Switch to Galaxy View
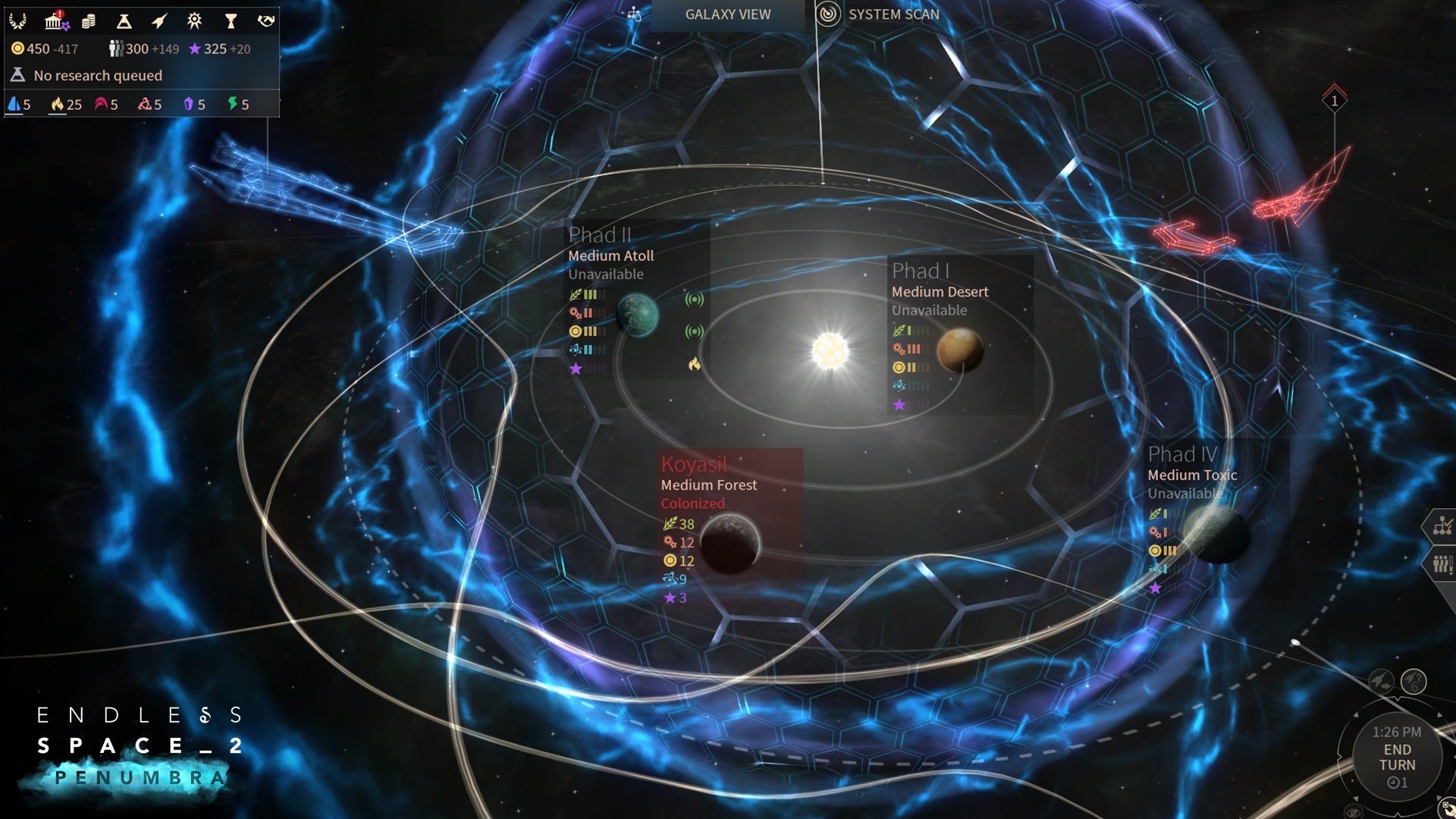Image resolution: width=1456 pixels, height=819 pixels. pos(727,14)
